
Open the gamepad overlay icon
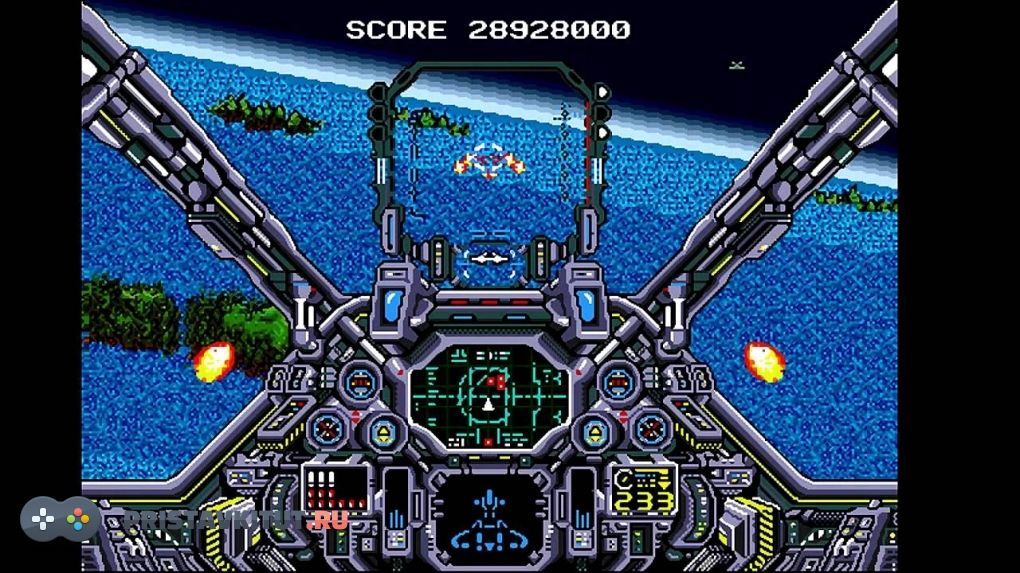[x=60, y=519]
